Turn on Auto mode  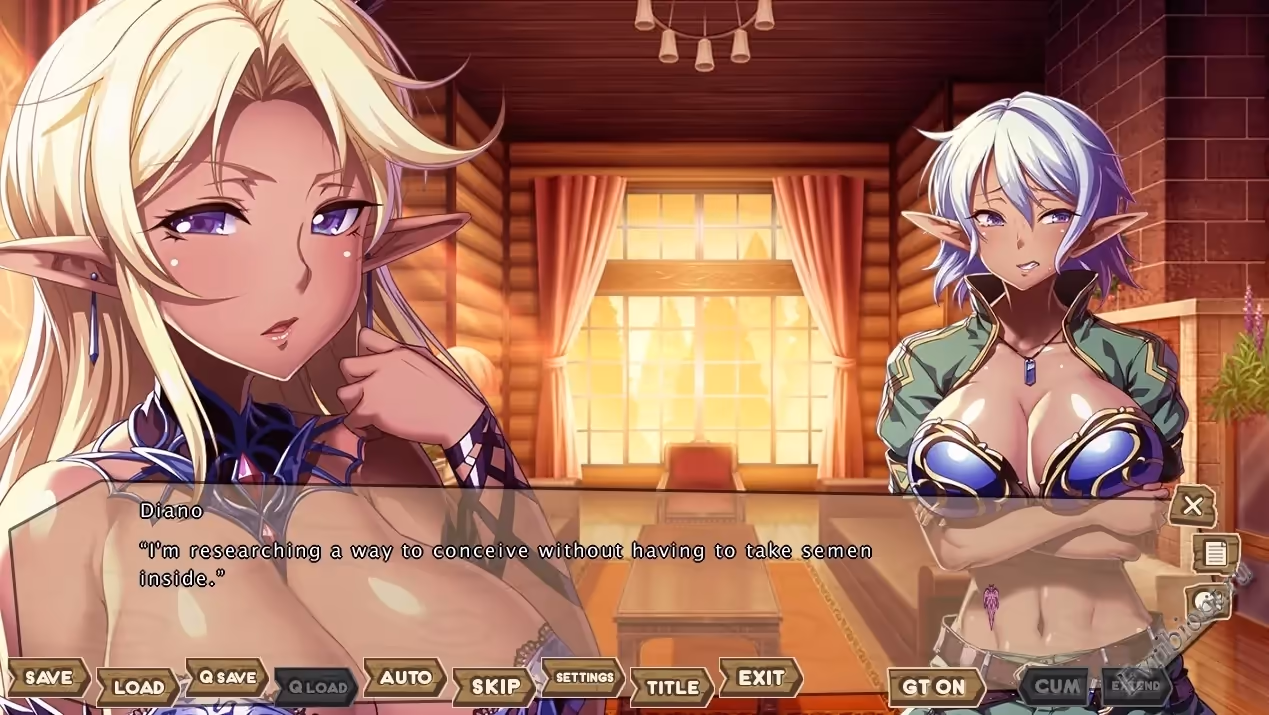(x=405, y=677)
